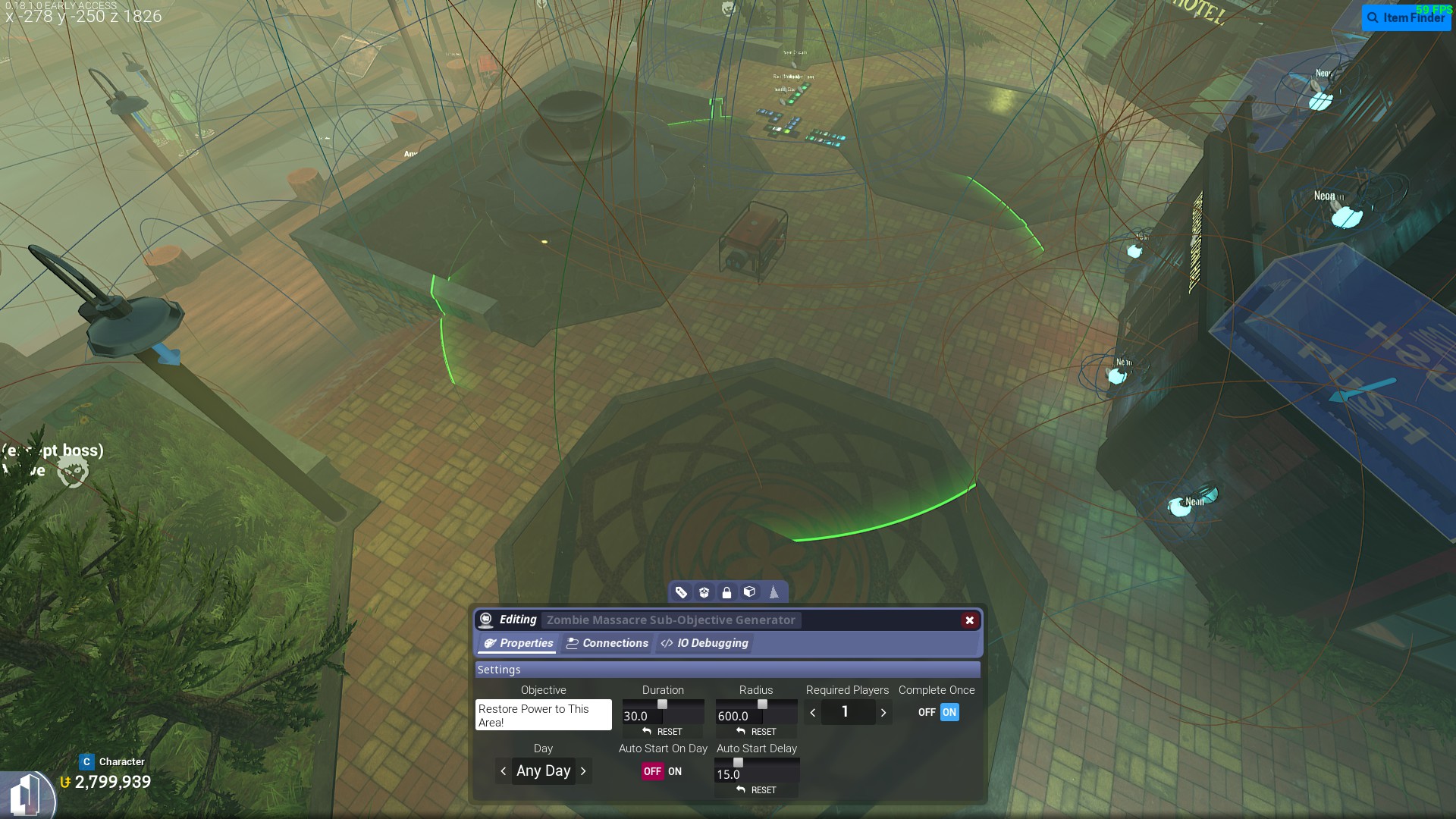
Task: Reset the Radius value
Action: (757, 732)
